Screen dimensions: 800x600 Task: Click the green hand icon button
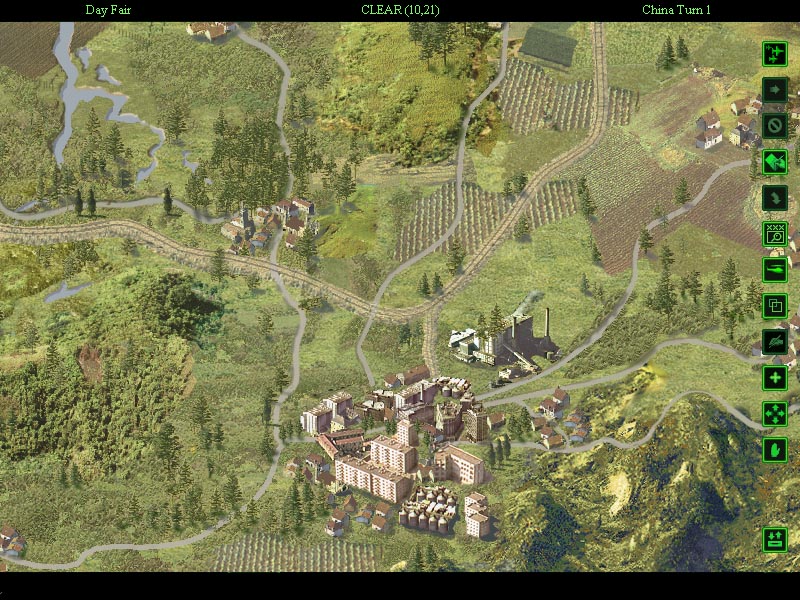[775, 450]
